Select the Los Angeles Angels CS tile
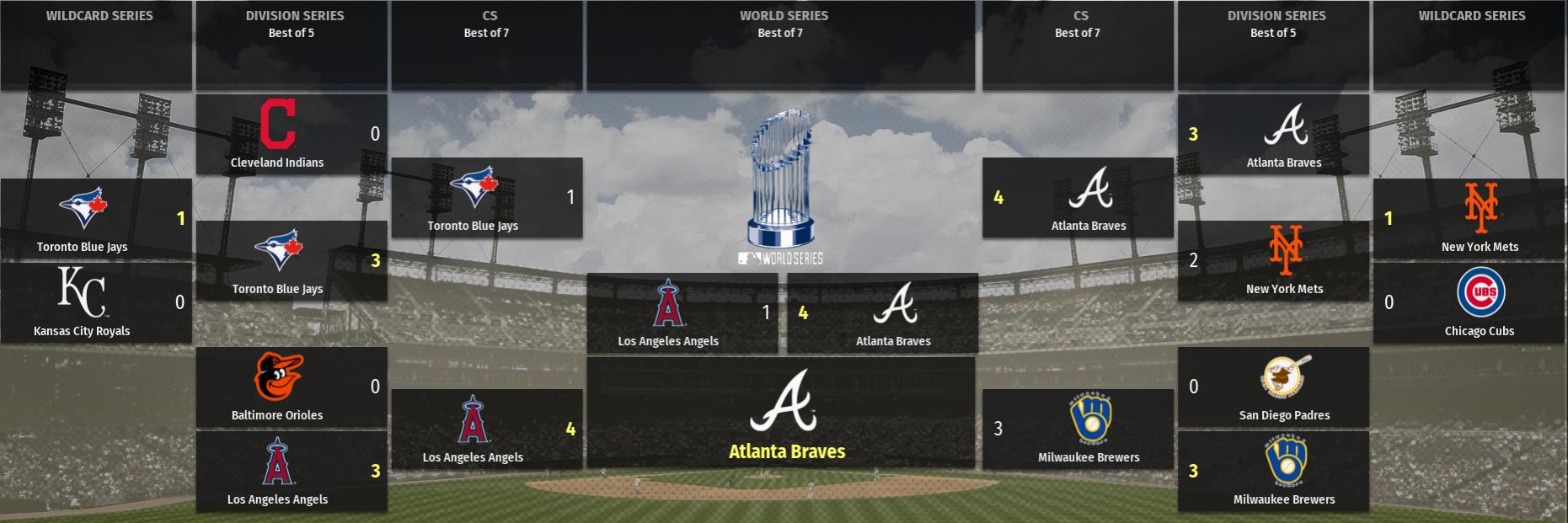The height and width of the screenshot is (523, 1568). pyautogui.click(x=487, y=430)
